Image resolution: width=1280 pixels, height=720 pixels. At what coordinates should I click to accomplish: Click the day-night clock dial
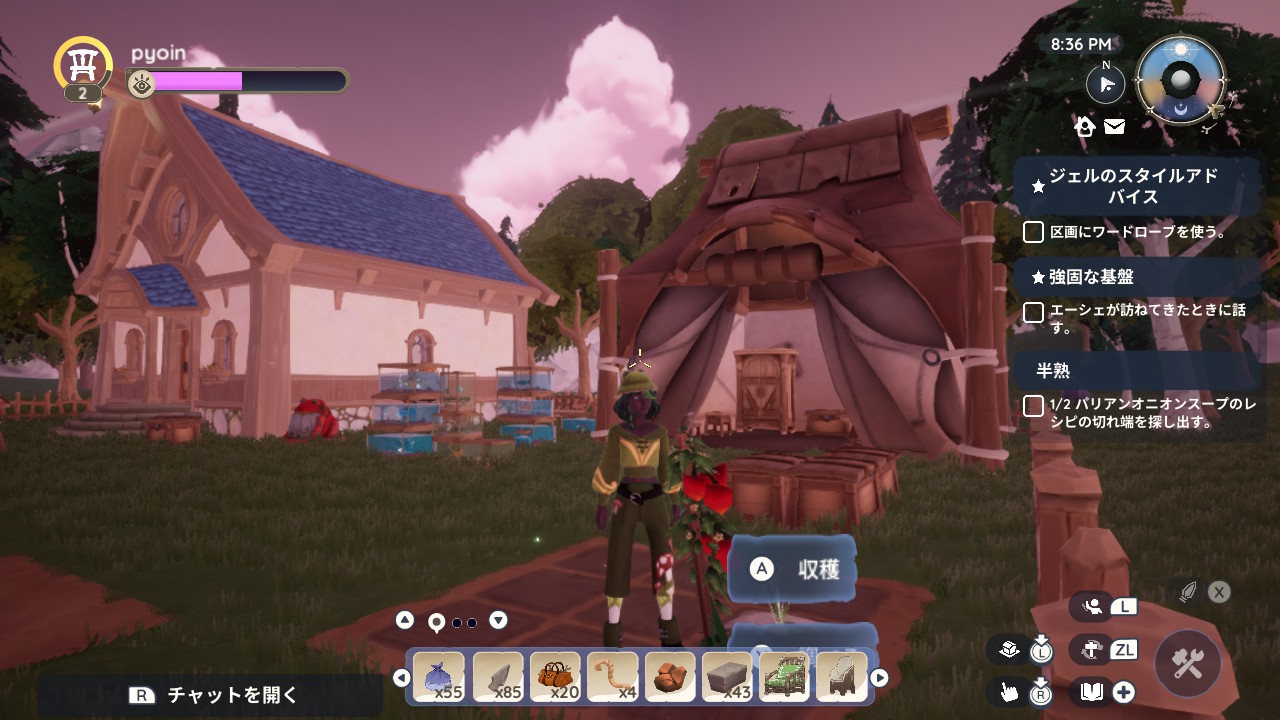(x=1181, y=80)
